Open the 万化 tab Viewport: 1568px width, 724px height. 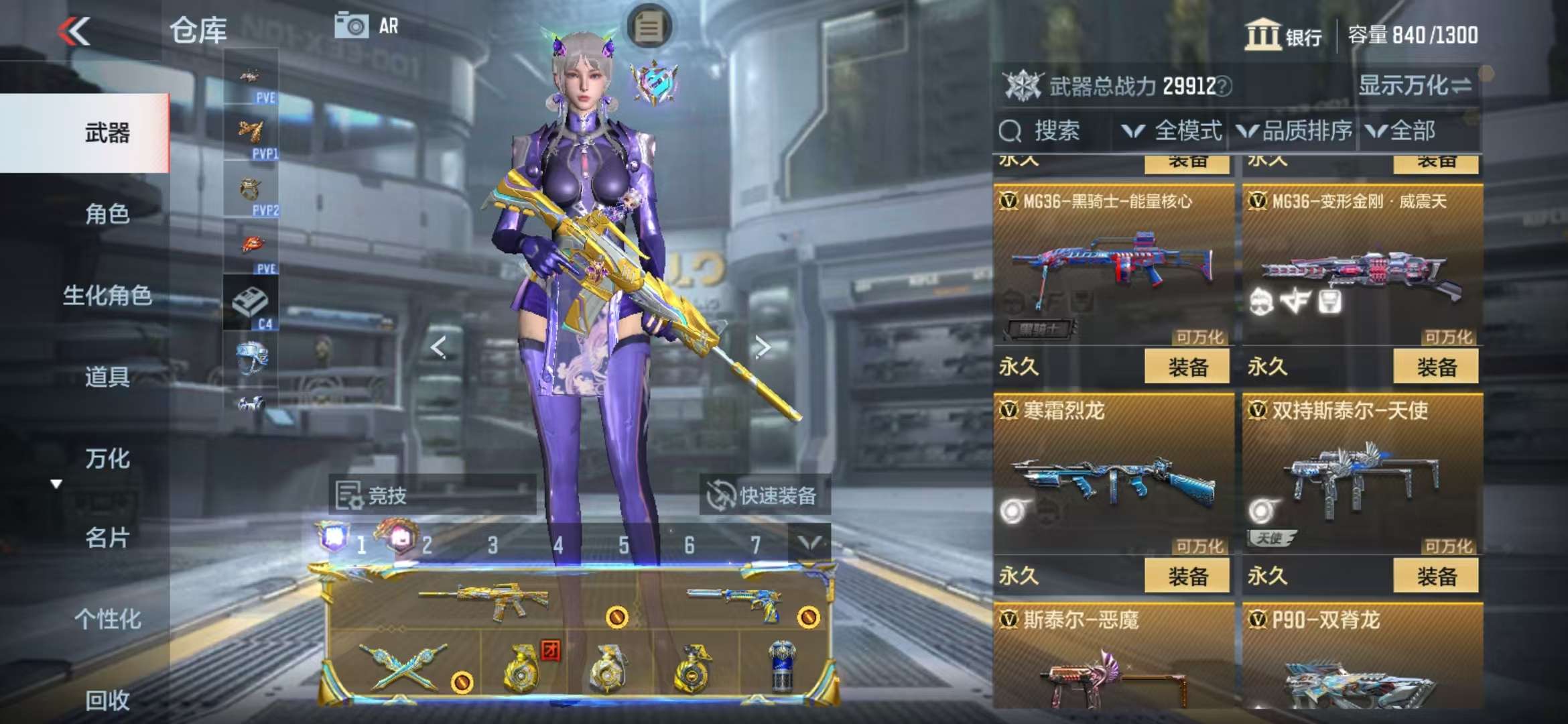click(x=107, y=459)
